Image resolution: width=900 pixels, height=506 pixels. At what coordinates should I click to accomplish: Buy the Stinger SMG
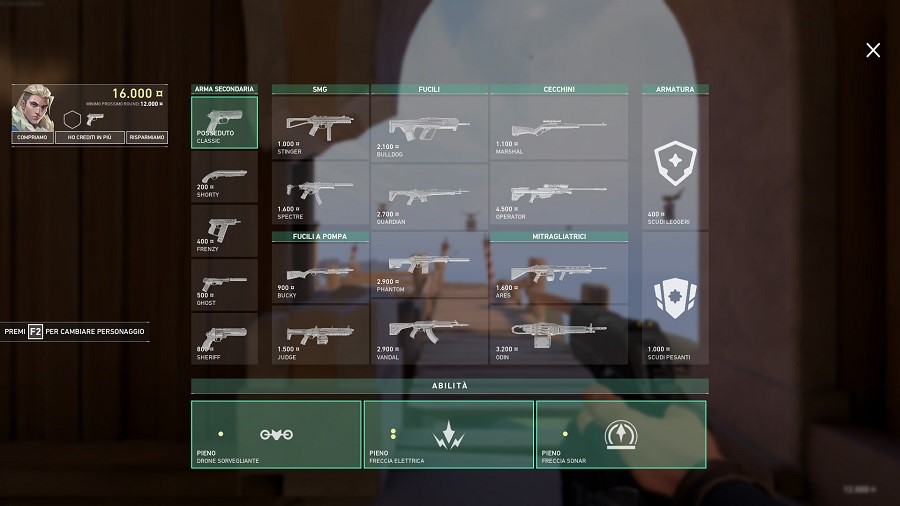point(320,128)
